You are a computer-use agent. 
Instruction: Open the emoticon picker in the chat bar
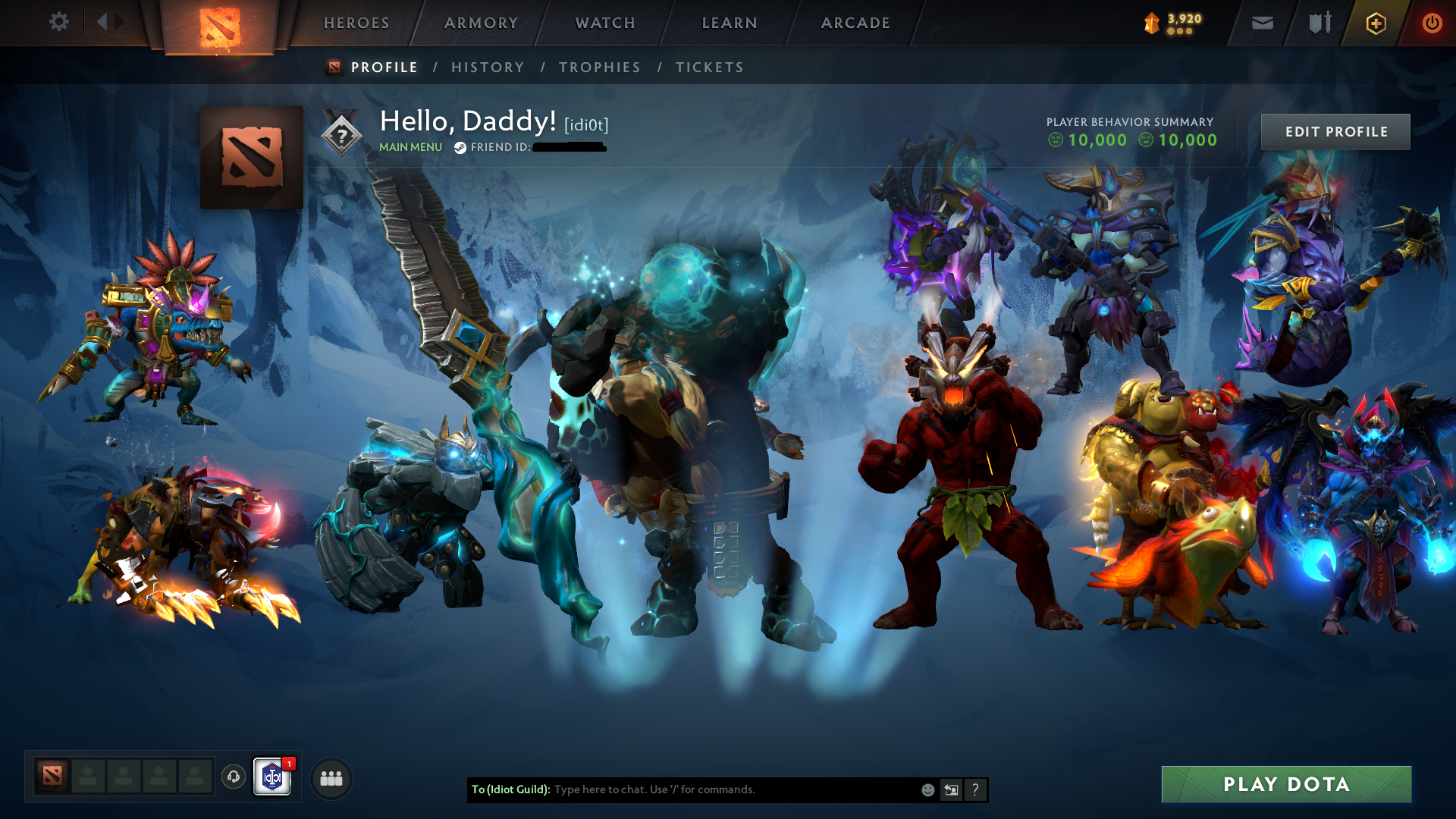click(x=927, y=789)
